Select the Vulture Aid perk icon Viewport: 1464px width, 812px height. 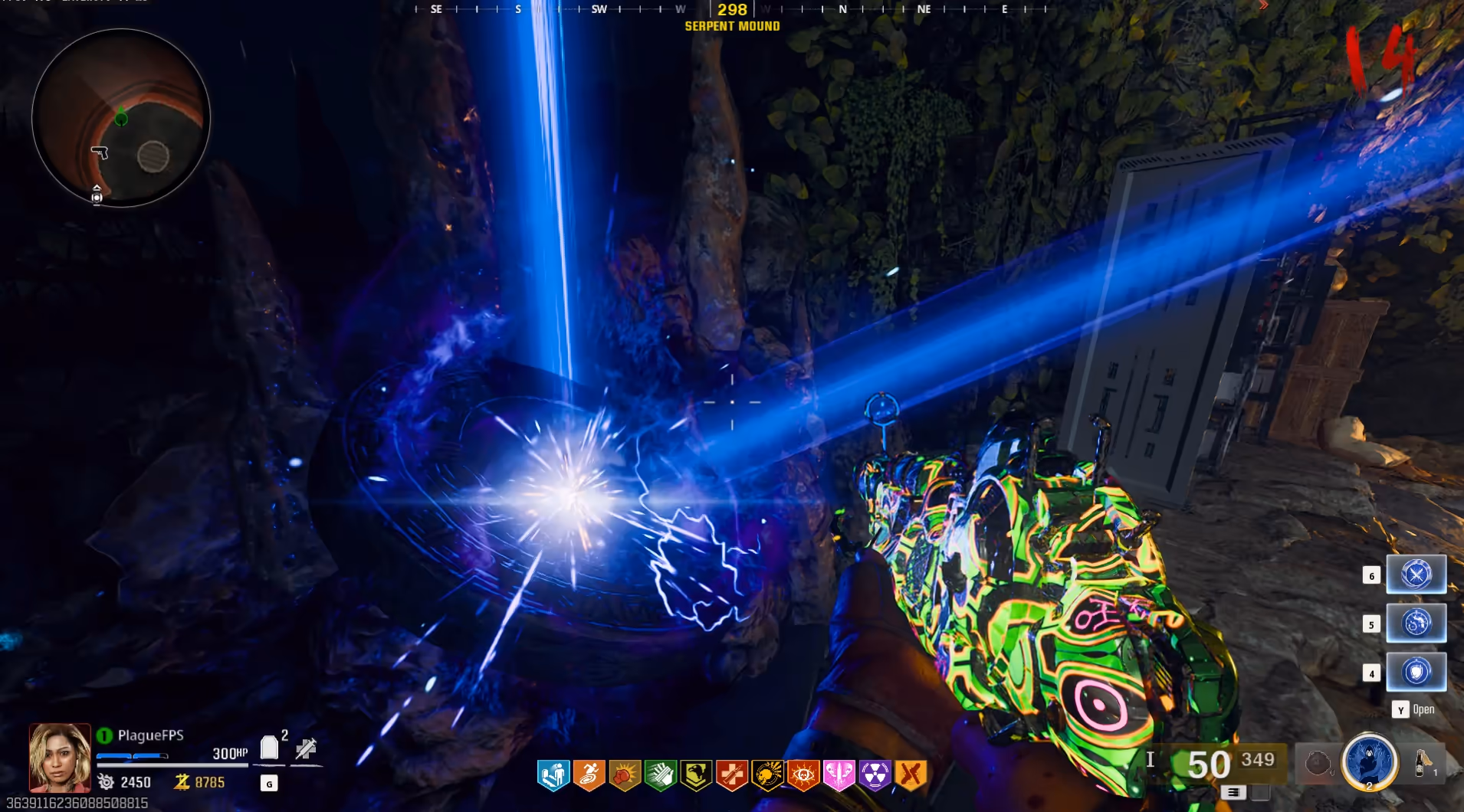pos(696,776)
